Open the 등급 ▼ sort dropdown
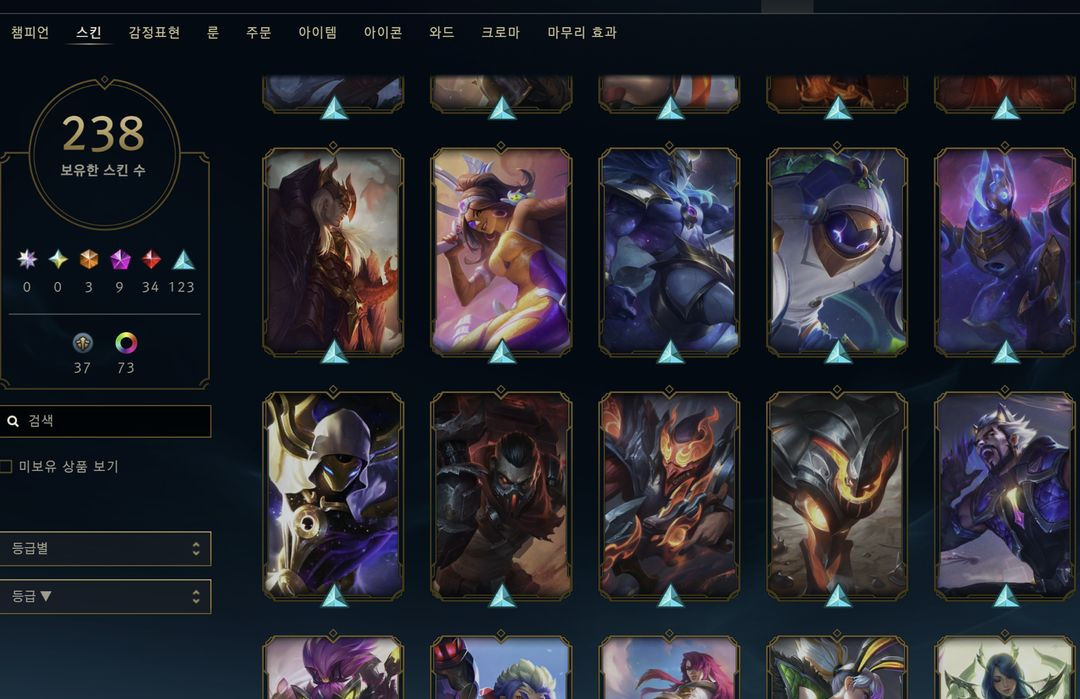This screenshot has height=699, width=1080. pos(105,597)
